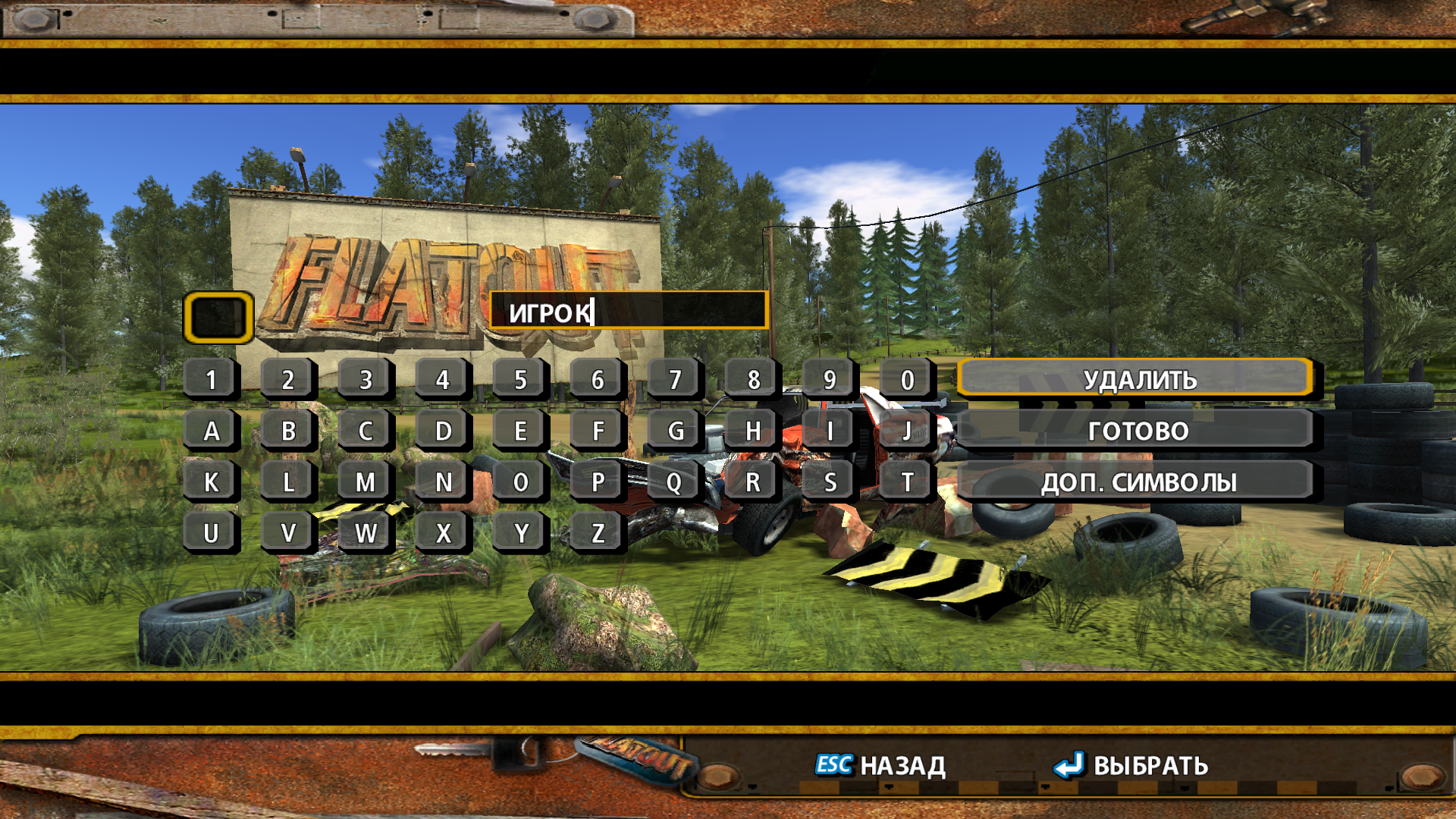The width and height of the screenshot is (1456, 819).
Task: Choose the letter W key
Action: pyautogui.click(x=366, y=532)
